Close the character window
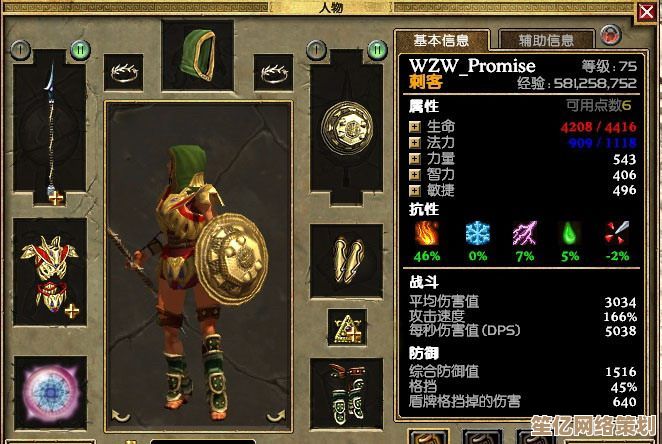 [x=647, y=13]
